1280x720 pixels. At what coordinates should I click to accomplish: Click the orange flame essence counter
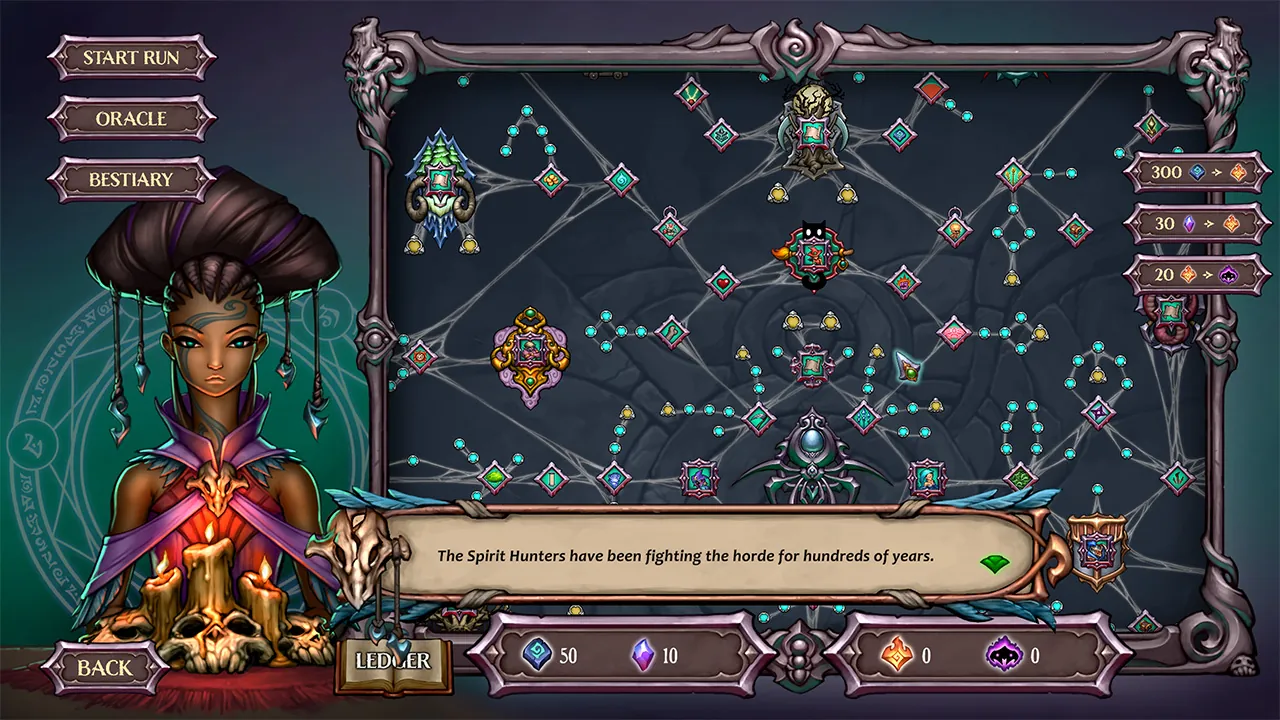tap(897, 656)
